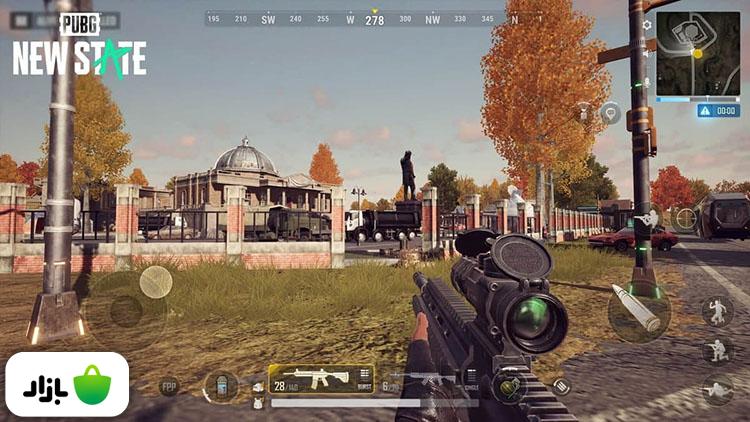Open settings via the gear icon
Screen dimensions: 750x422
[x=647, y=25]
